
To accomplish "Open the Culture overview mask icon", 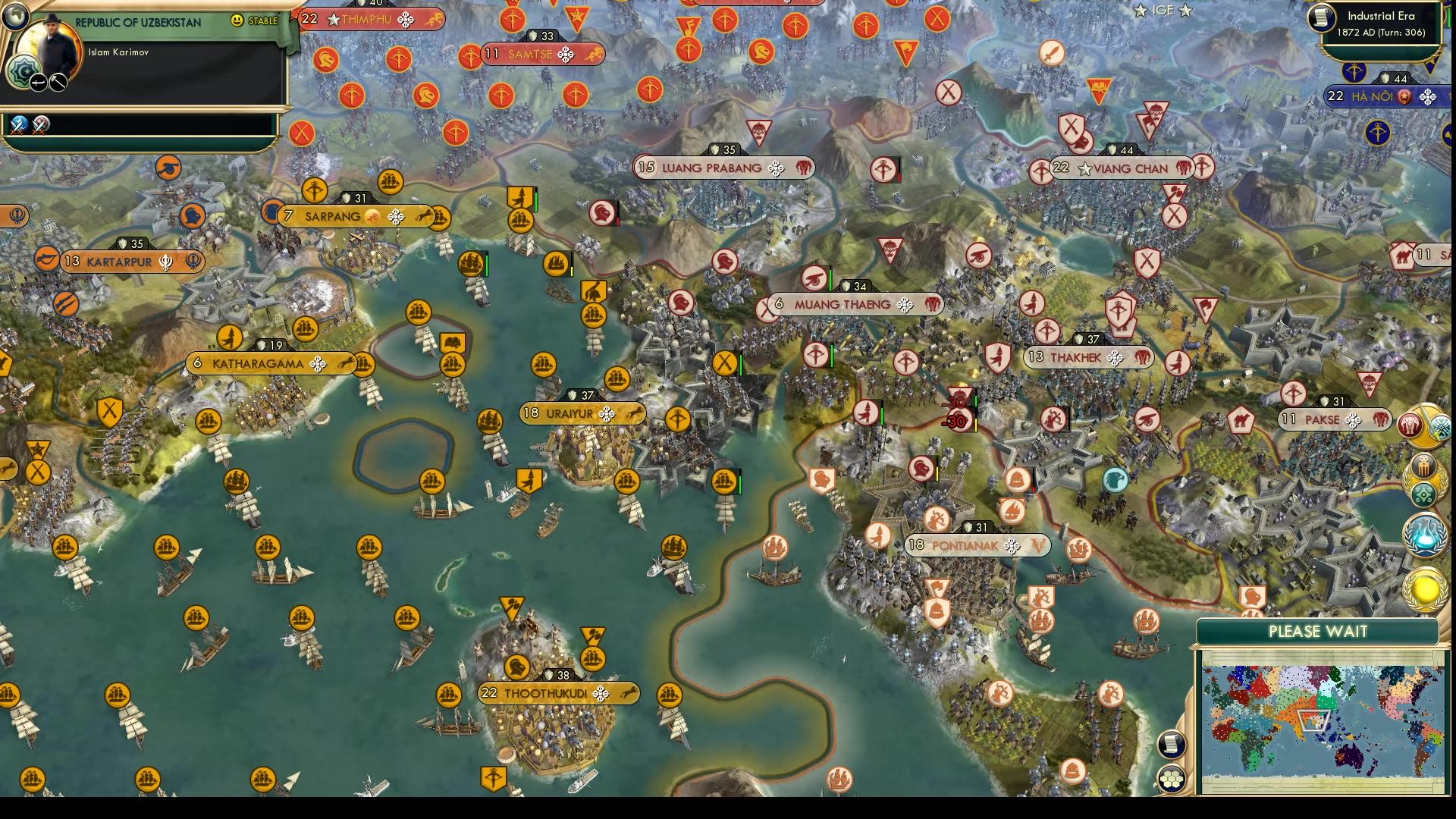I will coord(1423,465).
